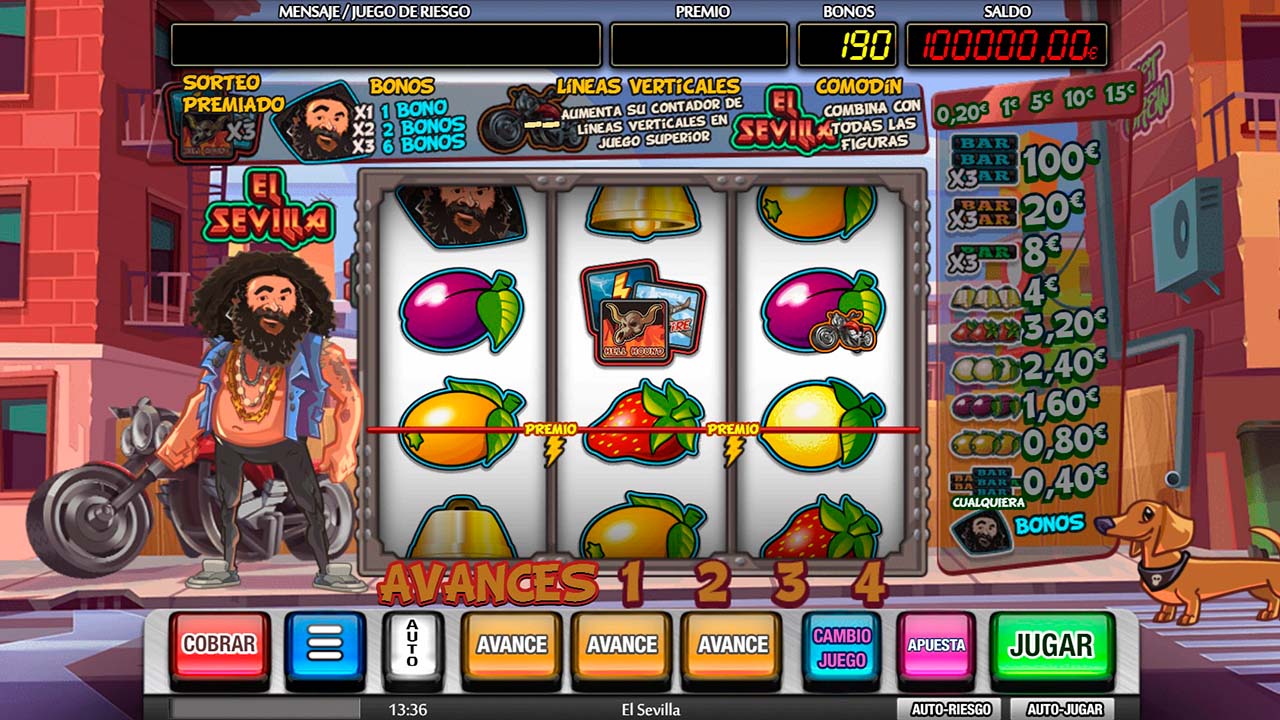Toggle the white AUTO button
Viewport: 1280px width, 720px height.
[x=412, y=645]
